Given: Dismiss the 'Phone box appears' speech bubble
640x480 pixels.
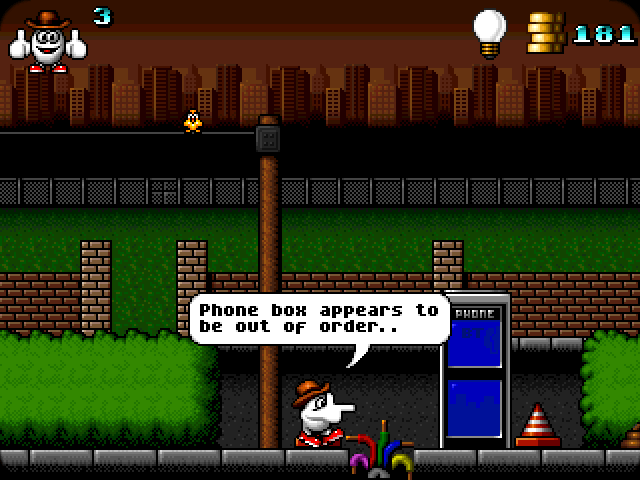Looking at the screenshot, I should (319, 320).
